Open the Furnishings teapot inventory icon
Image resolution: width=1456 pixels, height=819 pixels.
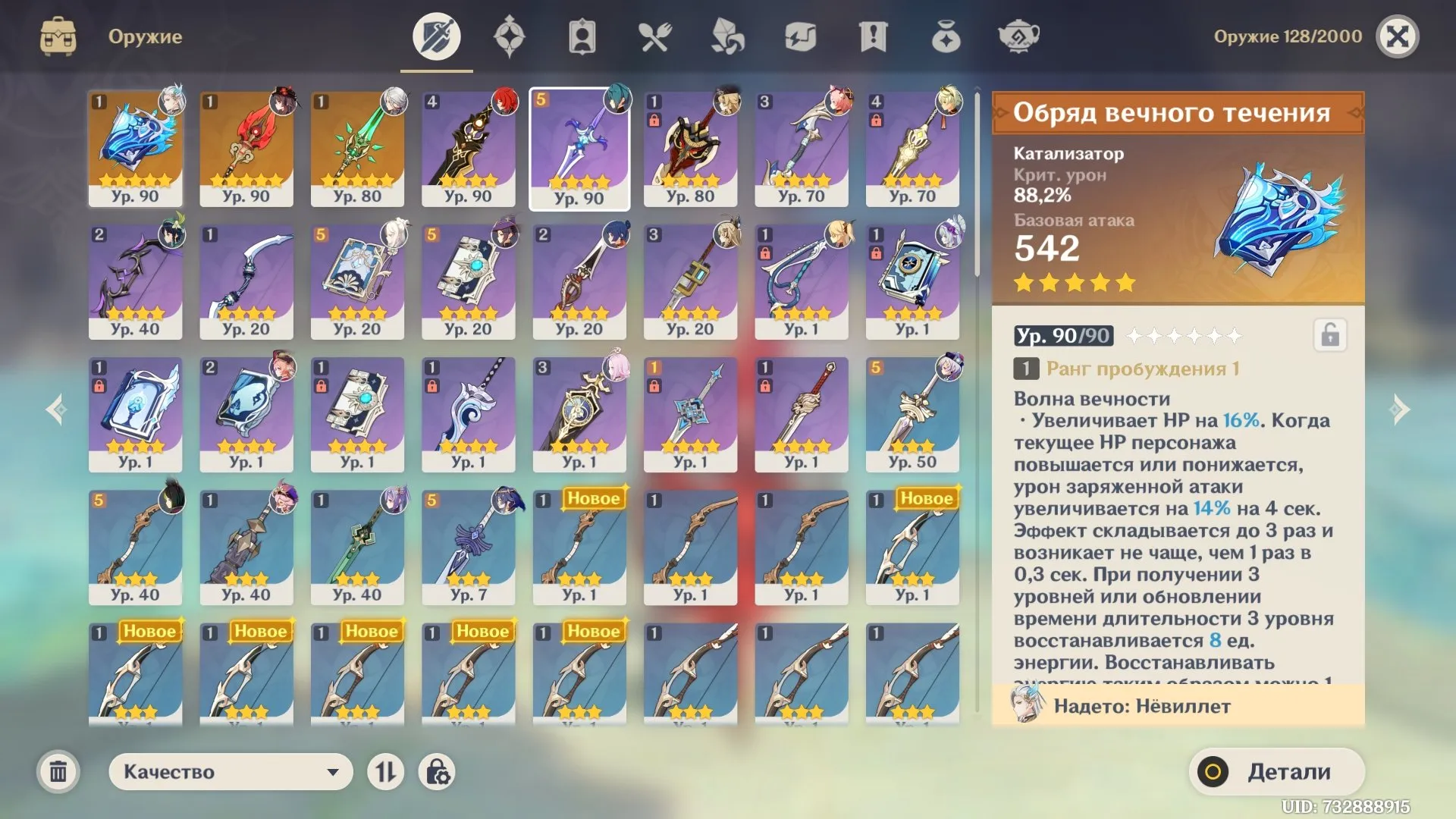1018,35
